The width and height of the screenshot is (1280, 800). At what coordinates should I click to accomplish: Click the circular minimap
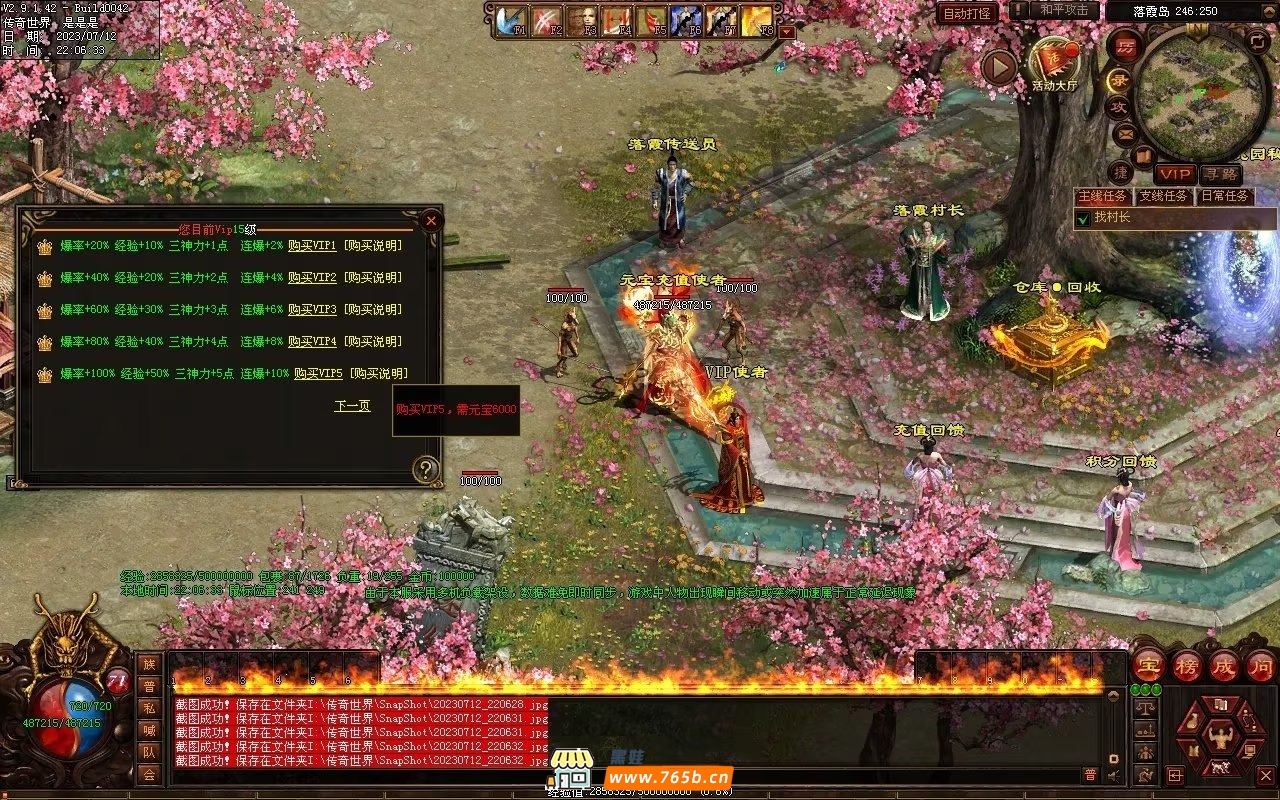pos(1201,93)
